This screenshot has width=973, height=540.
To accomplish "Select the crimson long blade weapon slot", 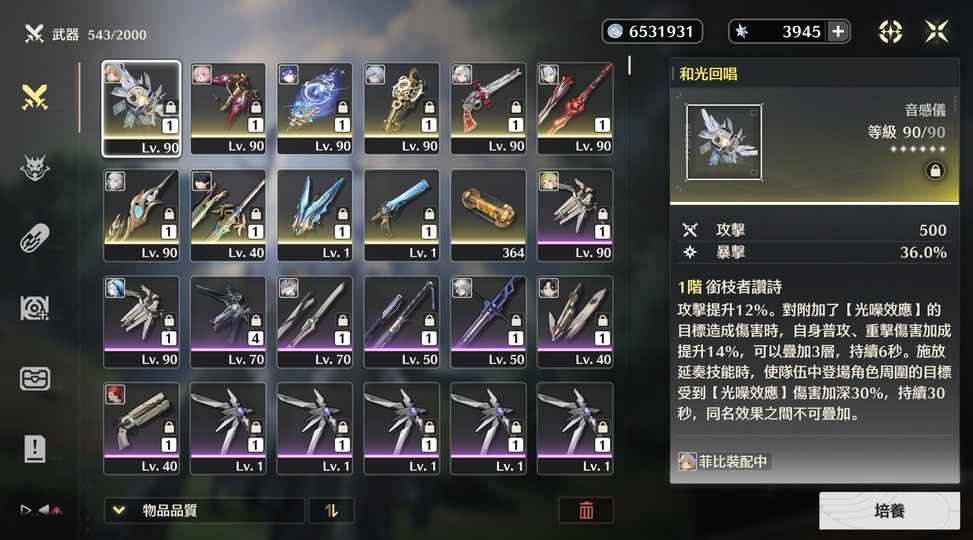I will click(575, 108).
